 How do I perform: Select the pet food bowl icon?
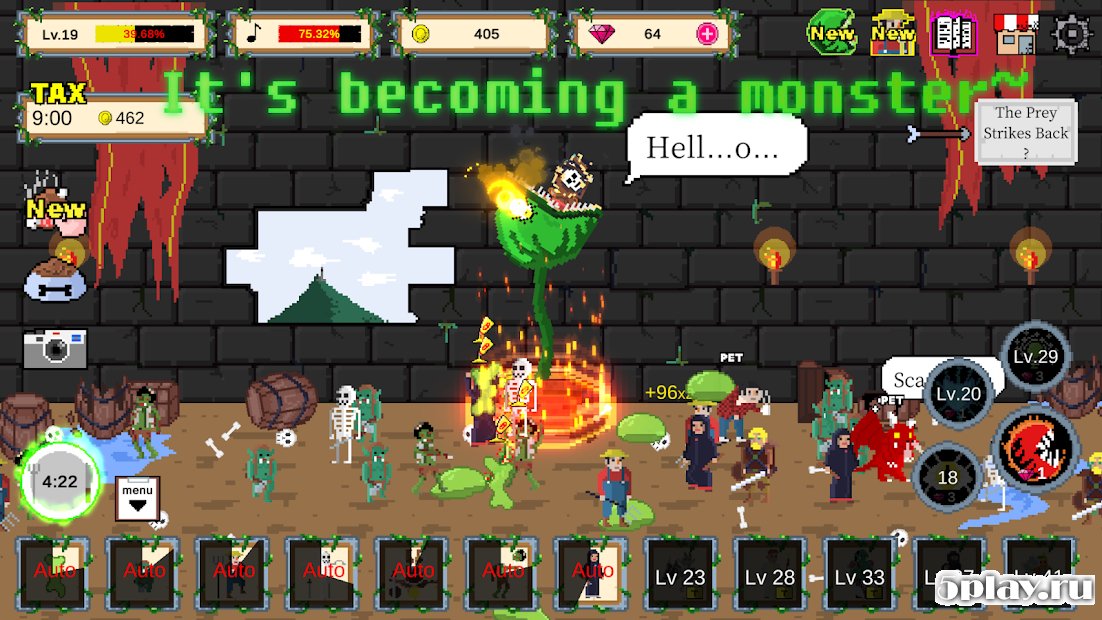55,278
